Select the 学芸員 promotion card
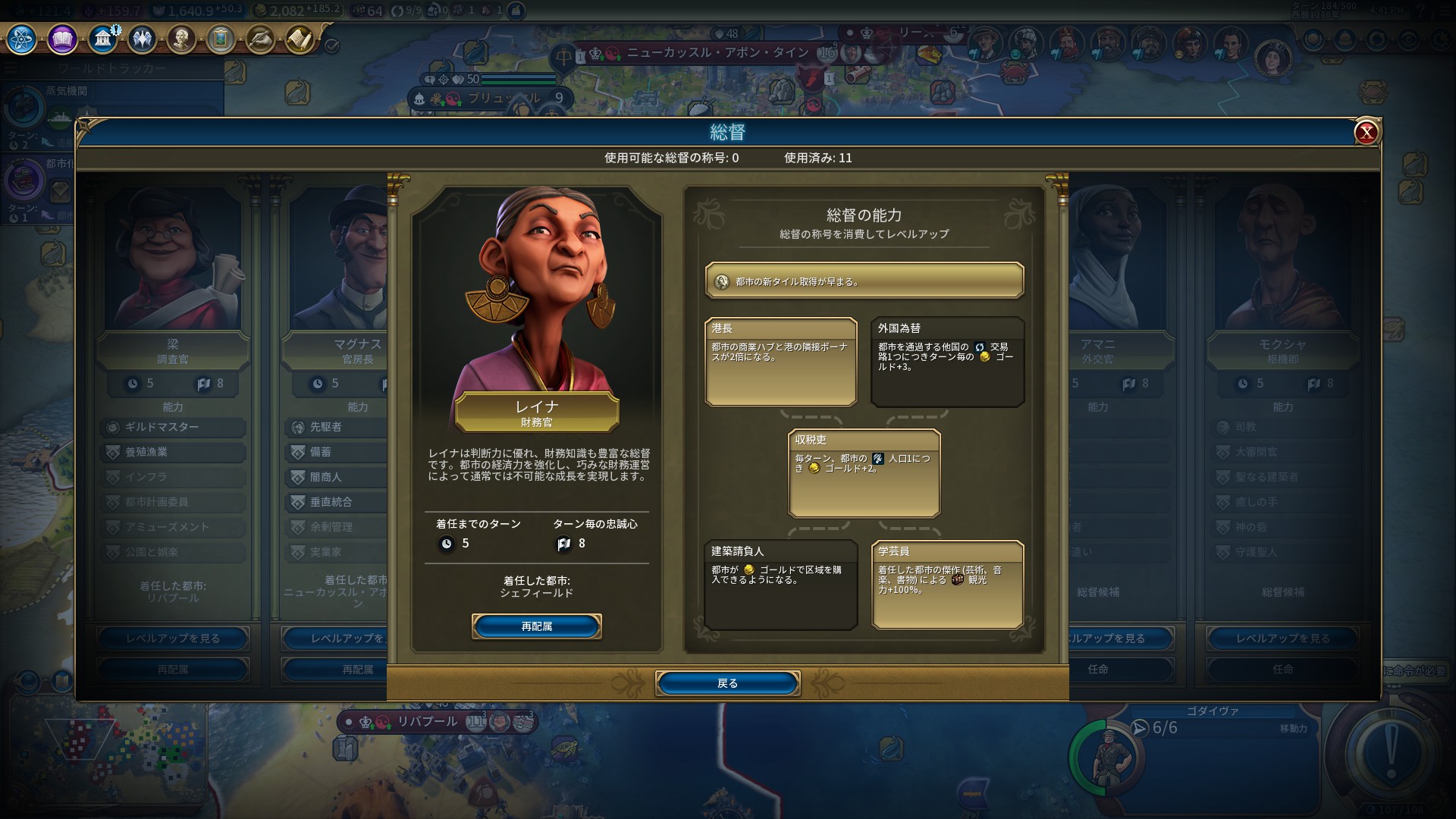The height and width of the screenshot is (819, 1456). coord(947,585)
